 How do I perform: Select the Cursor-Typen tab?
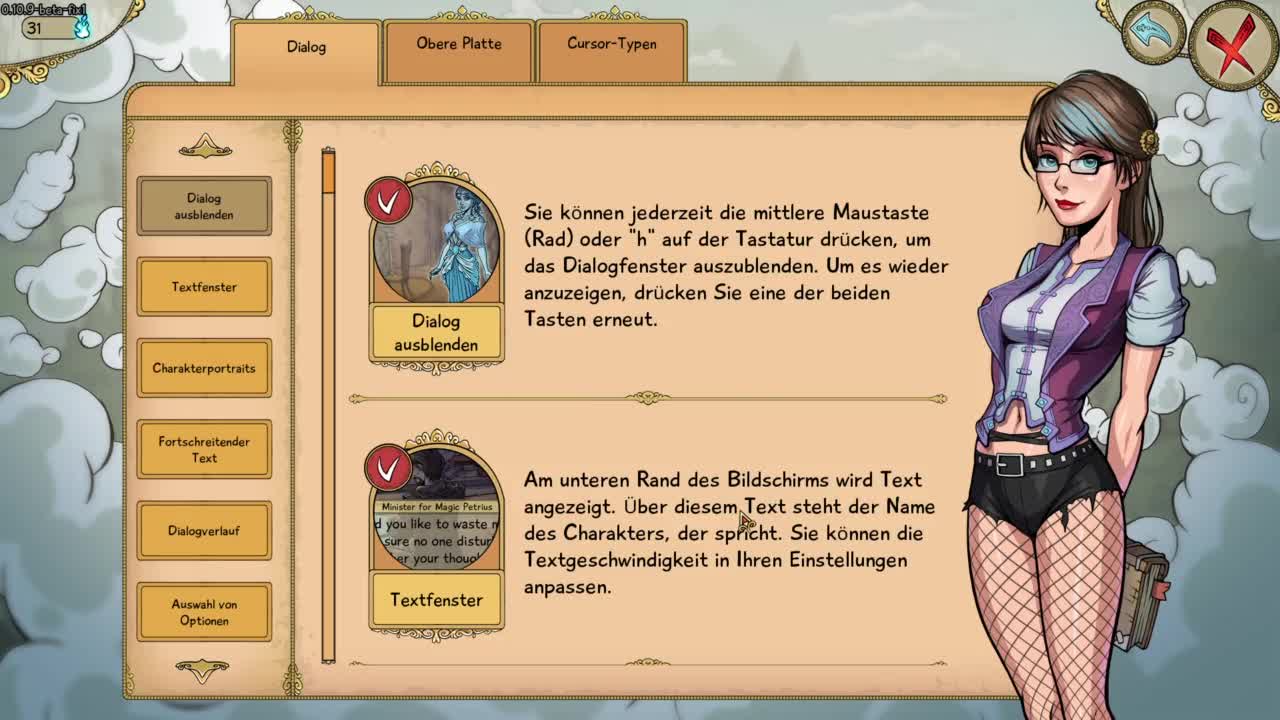pos(612,45)
